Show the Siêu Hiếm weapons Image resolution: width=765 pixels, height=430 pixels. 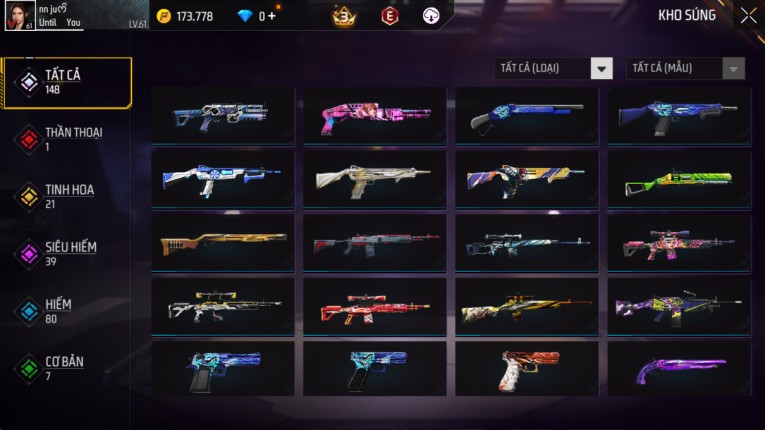67,254
